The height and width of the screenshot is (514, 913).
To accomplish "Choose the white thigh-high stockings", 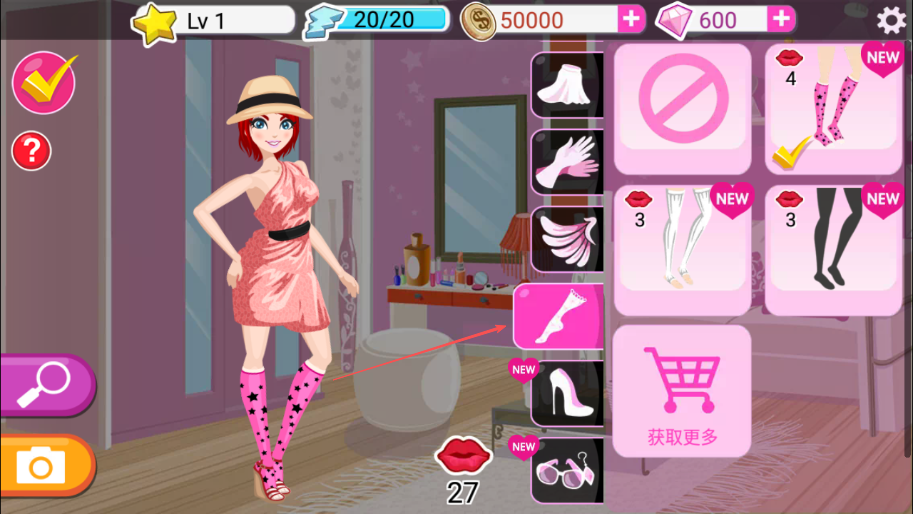I will (x=682, y=250).
